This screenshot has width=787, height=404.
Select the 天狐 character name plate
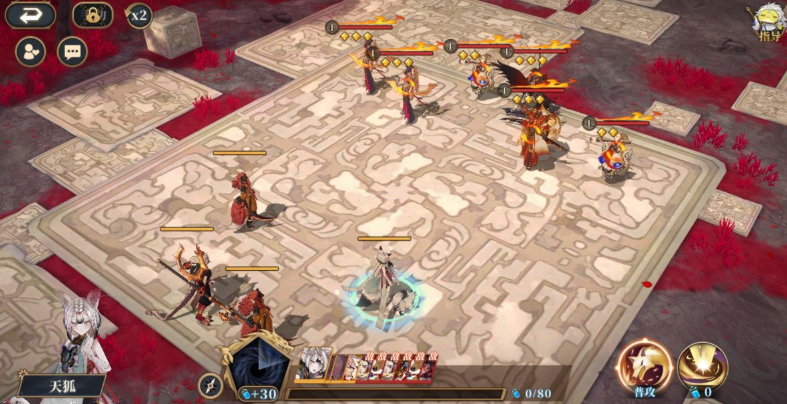click(x=62, y=384)
